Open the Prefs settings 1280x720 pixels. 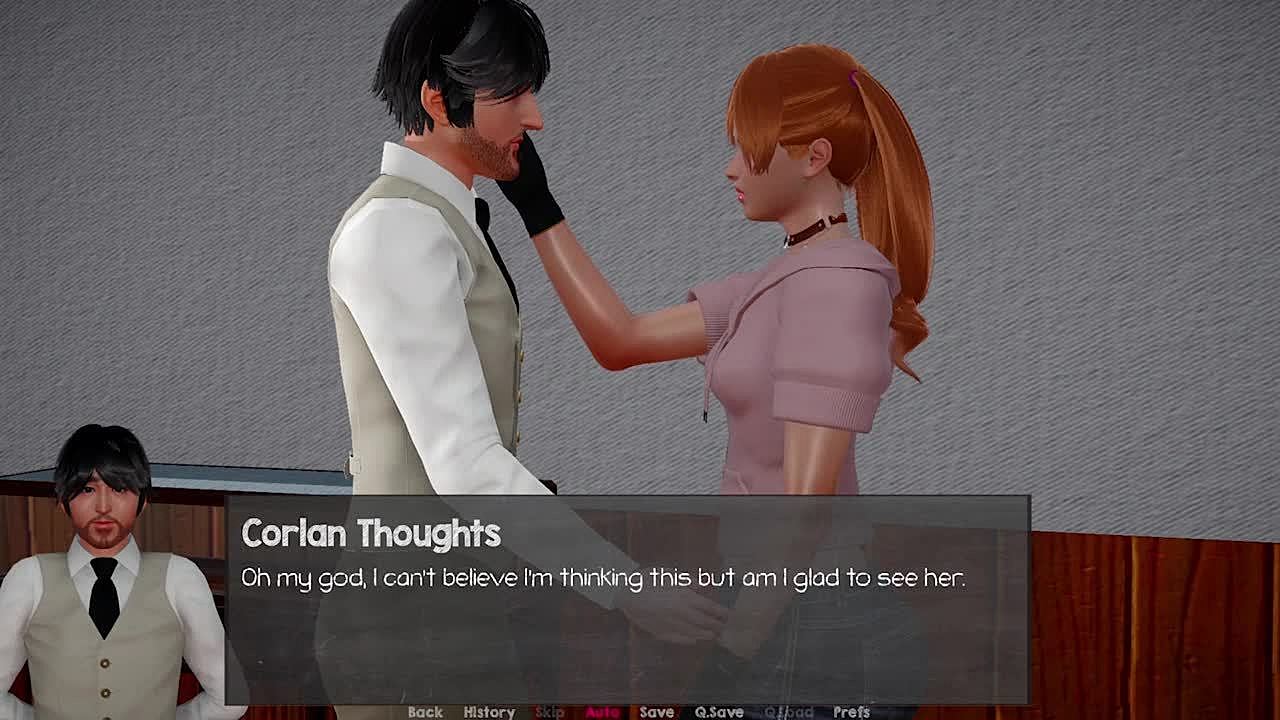851,712
